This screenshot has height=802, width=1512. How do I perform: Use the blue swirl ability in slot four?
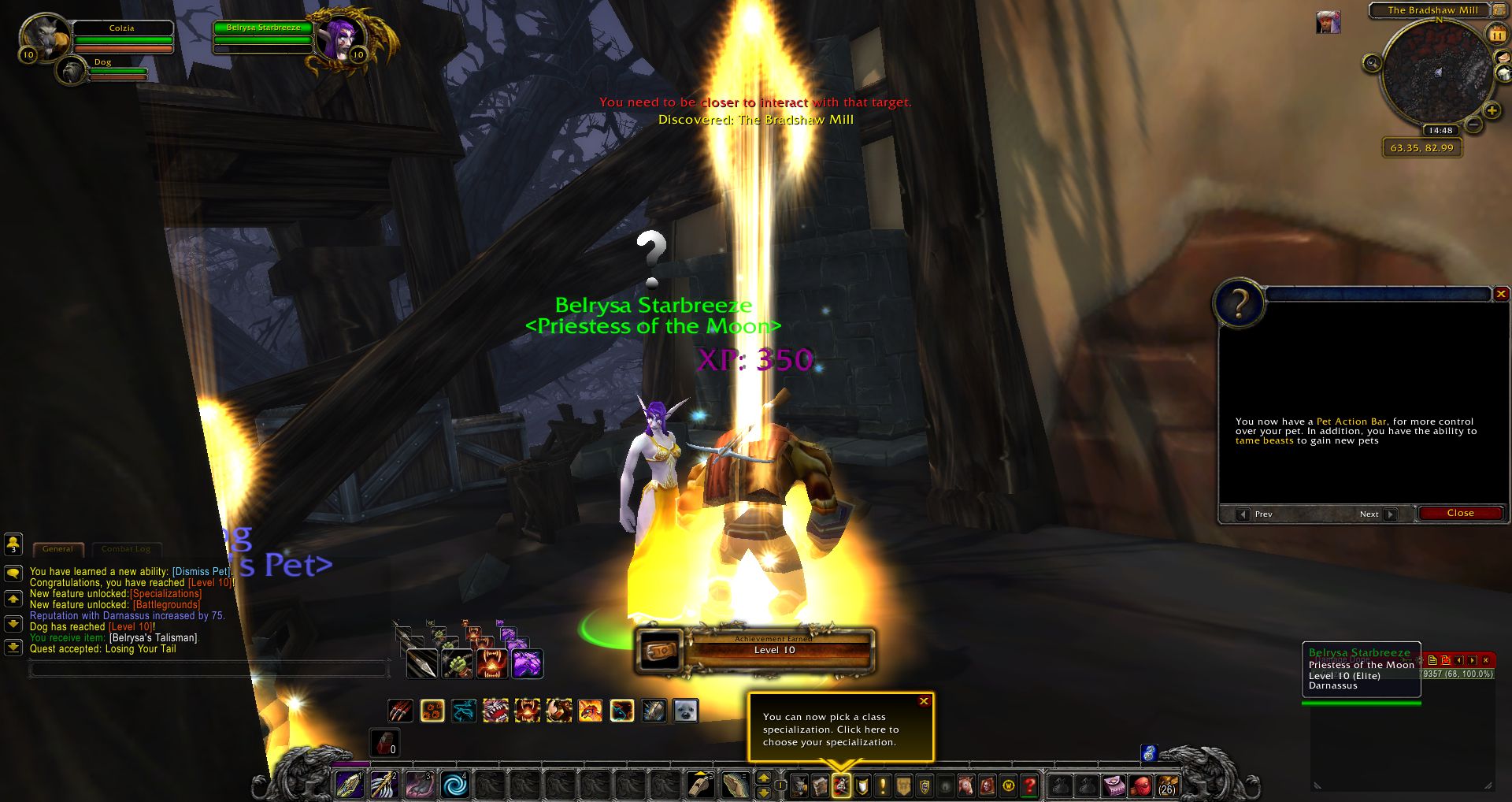[x=455, y=785]
